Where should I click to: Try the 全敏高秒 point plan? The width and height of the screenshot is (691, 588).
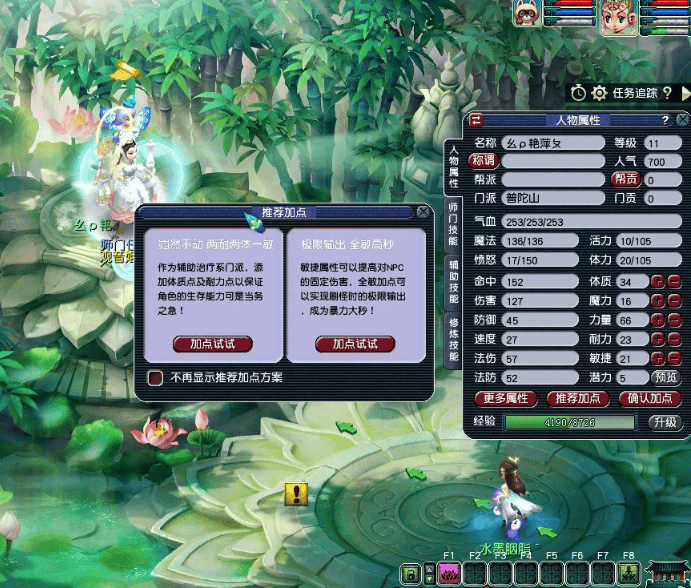[355, 344]
